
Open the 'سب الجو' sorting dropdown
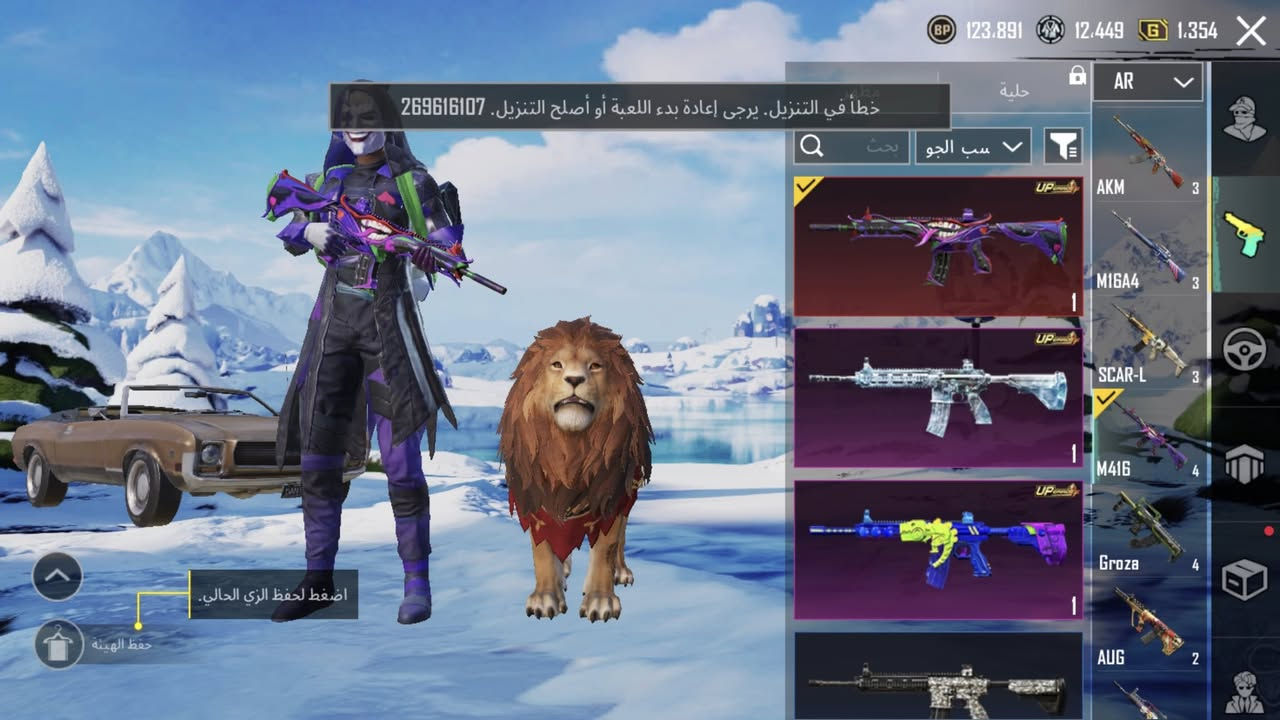[x=970, y=145]
